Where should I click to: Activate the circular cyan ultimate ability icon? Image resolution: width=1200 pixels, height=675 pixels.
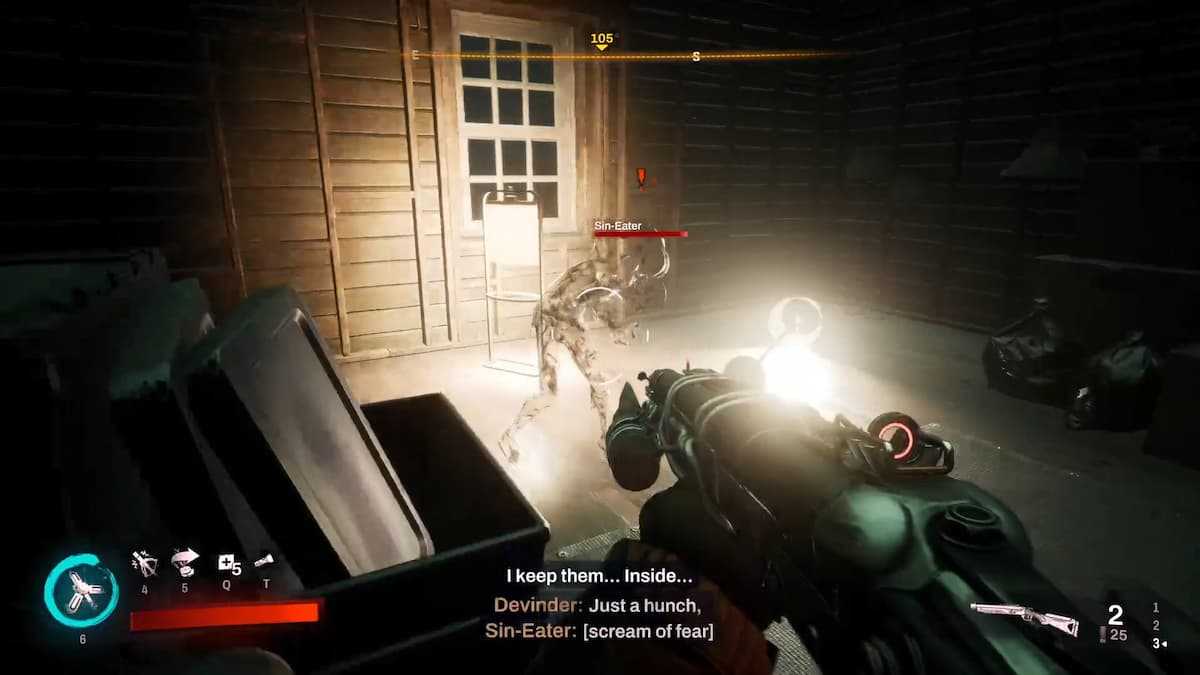click(80, 592)
